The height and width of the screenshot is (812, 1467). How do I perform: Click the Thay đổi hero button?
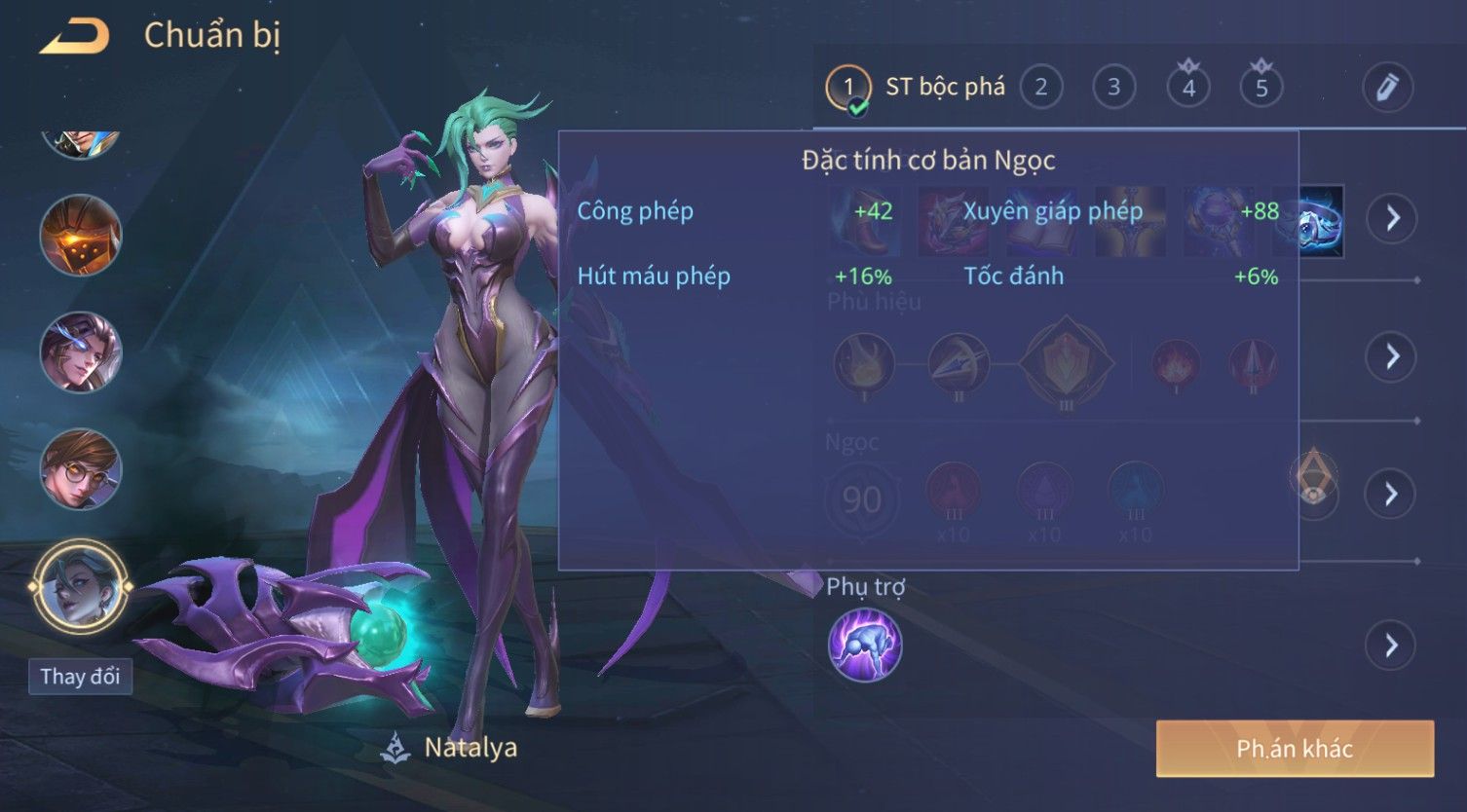(x=80, y=676)
